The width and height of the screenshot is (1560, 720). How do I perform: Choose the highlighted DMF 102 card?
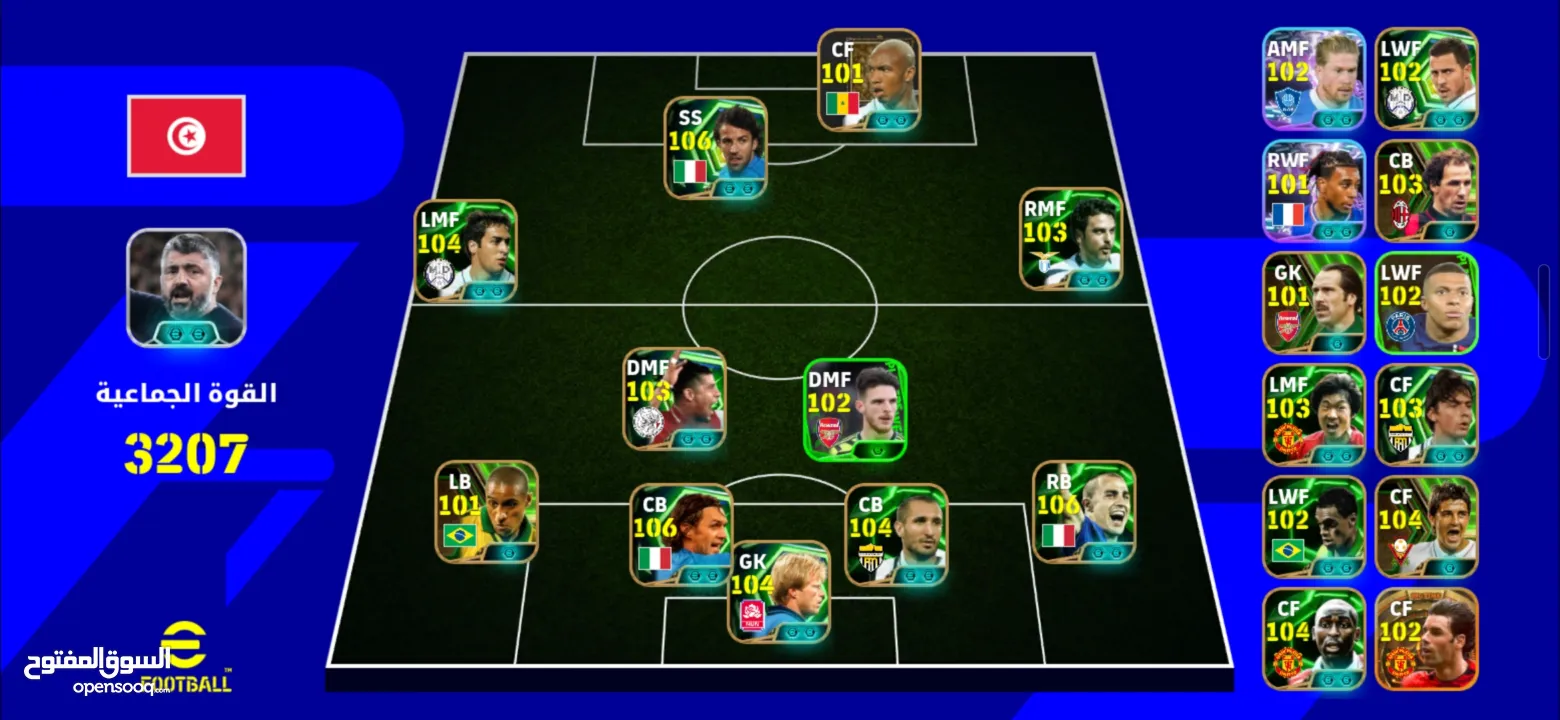point(855,410)
